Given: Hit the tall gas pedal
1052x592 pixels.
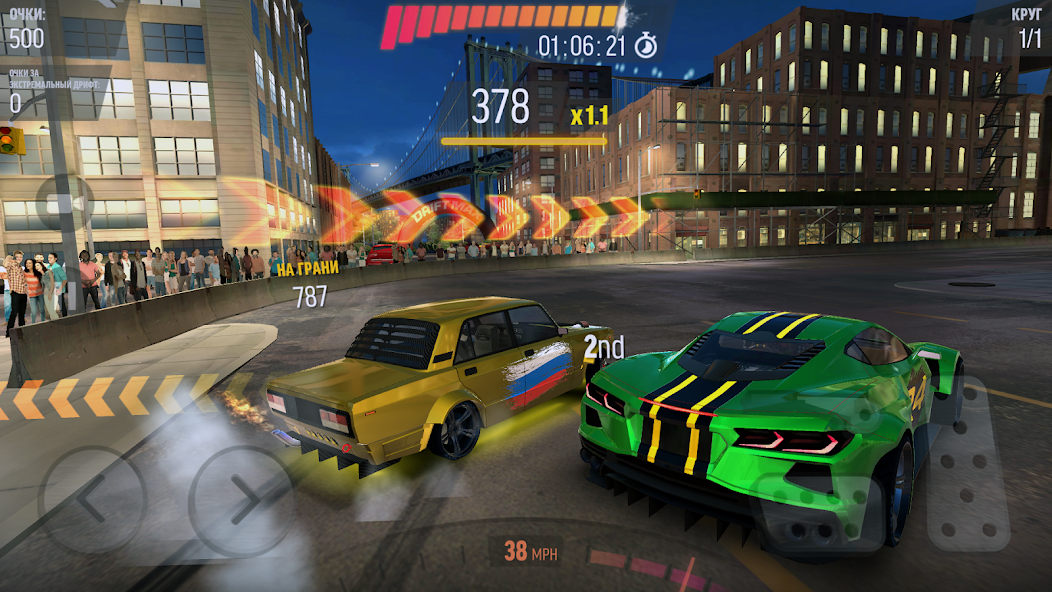Looking at the screenshot, I should coord(969,464).
